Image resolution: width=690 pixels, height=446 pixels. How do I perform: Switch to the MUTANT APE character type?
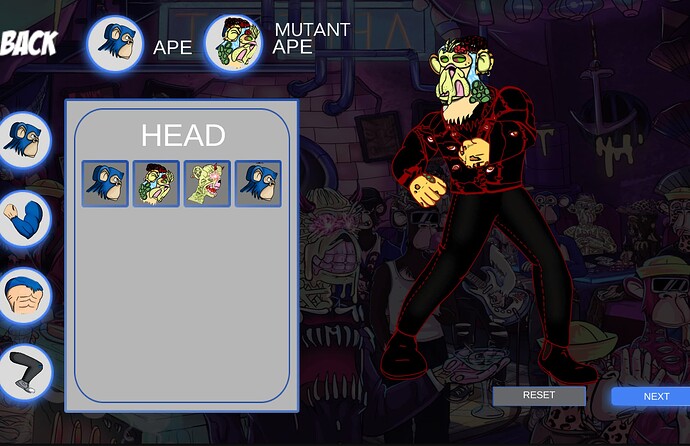click(233, 44)
